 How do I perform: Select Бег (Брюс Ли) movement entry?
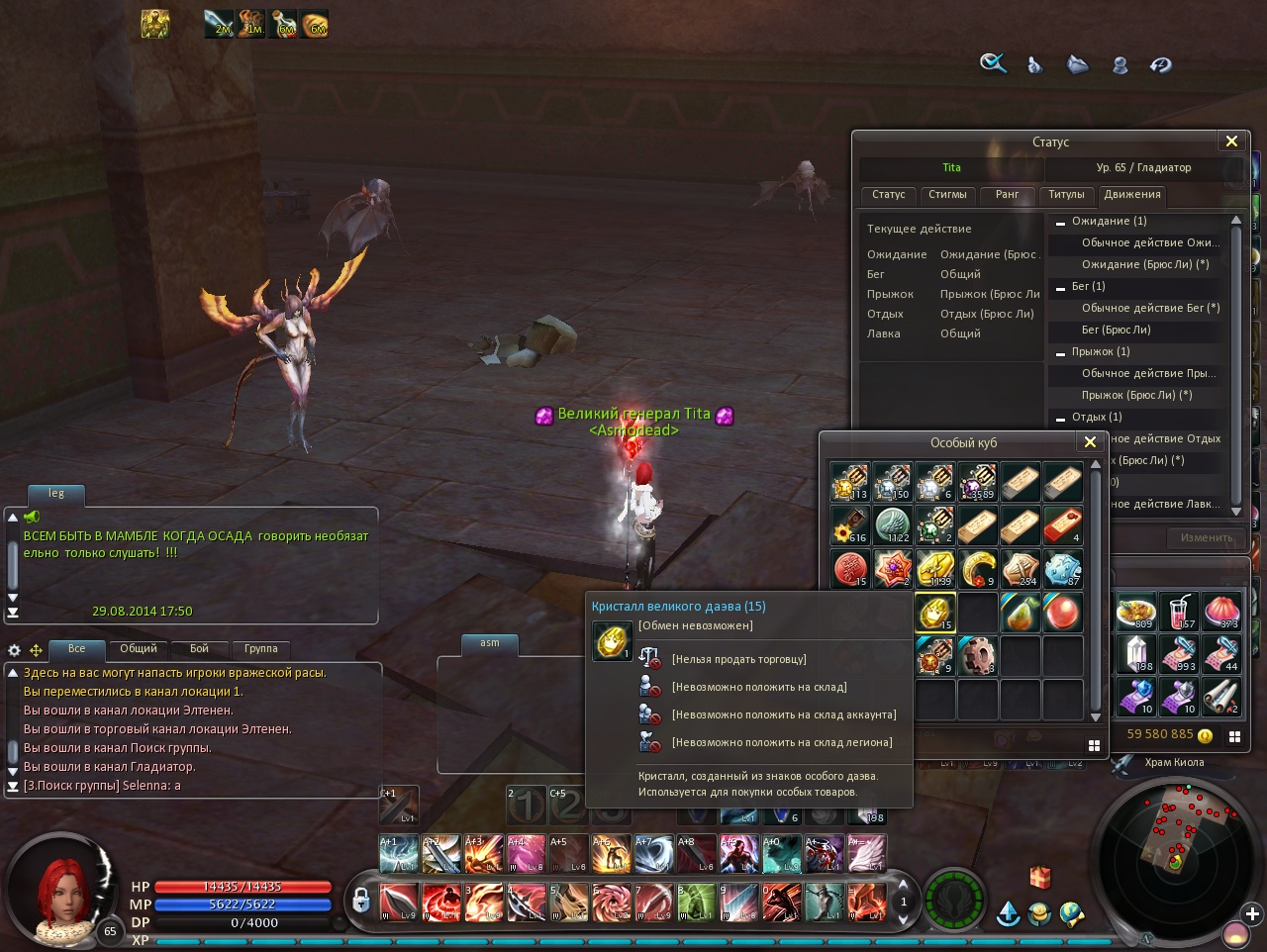click(x=1116, y=330)
